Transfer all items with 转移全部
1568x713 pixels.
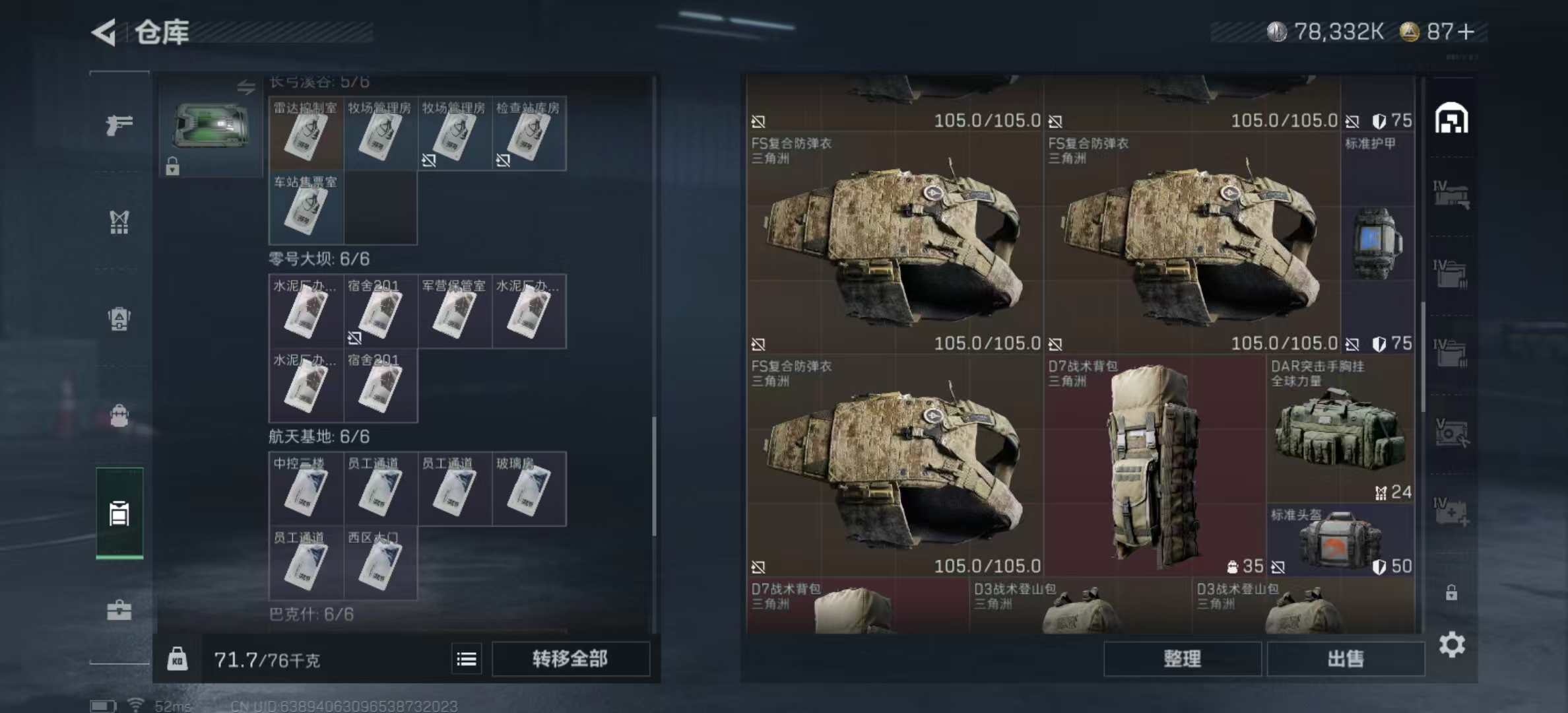pyautogui.click(x=570, y=658)
